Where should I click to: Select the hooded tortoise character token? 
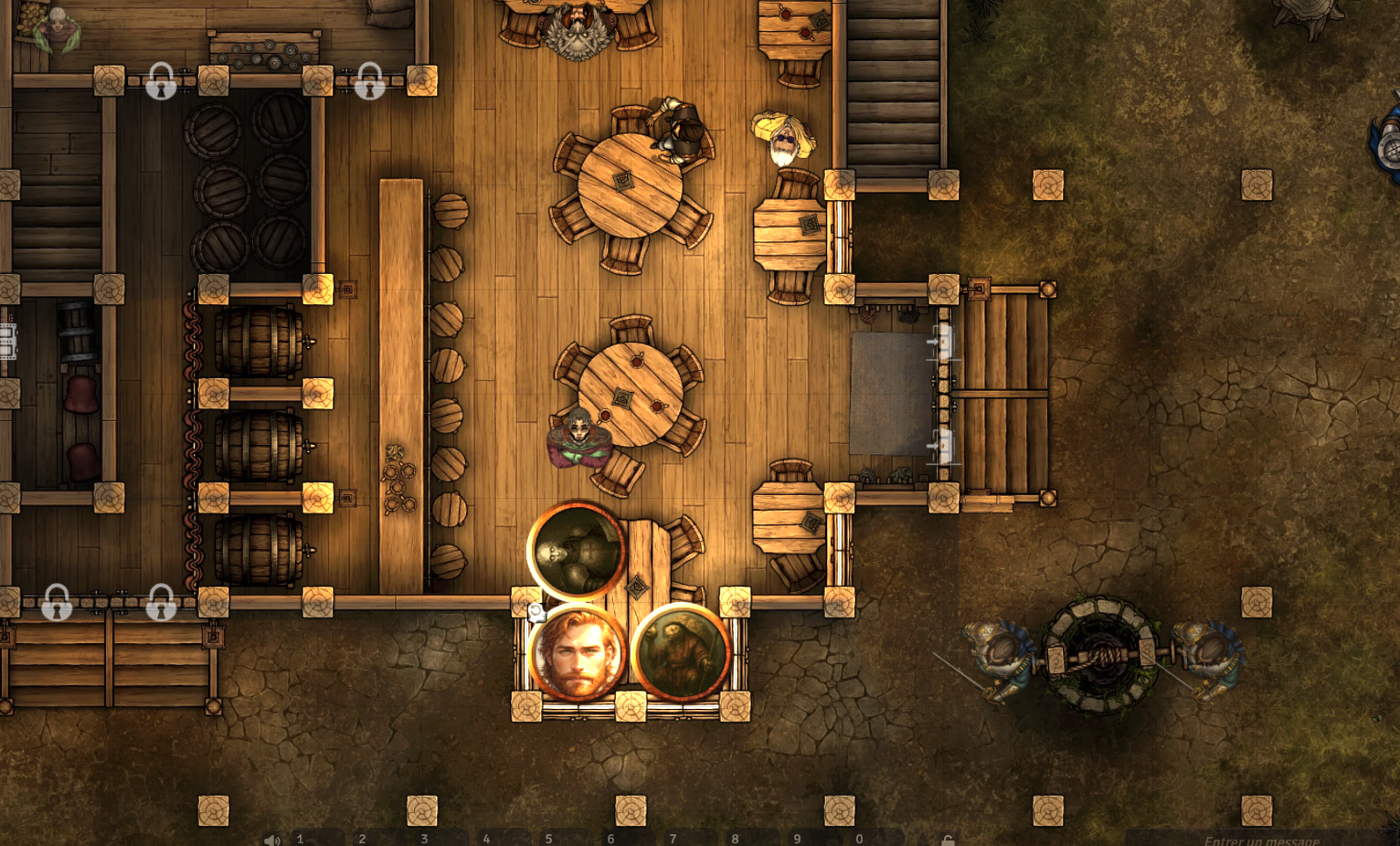(x=681, y=654)
